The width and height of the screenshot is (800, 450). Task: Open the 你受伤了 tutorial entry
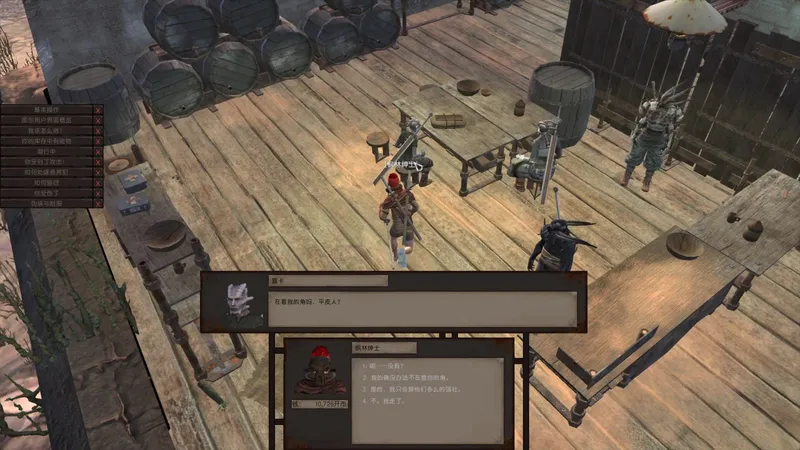pyautogui.click(x=47, y=192)
